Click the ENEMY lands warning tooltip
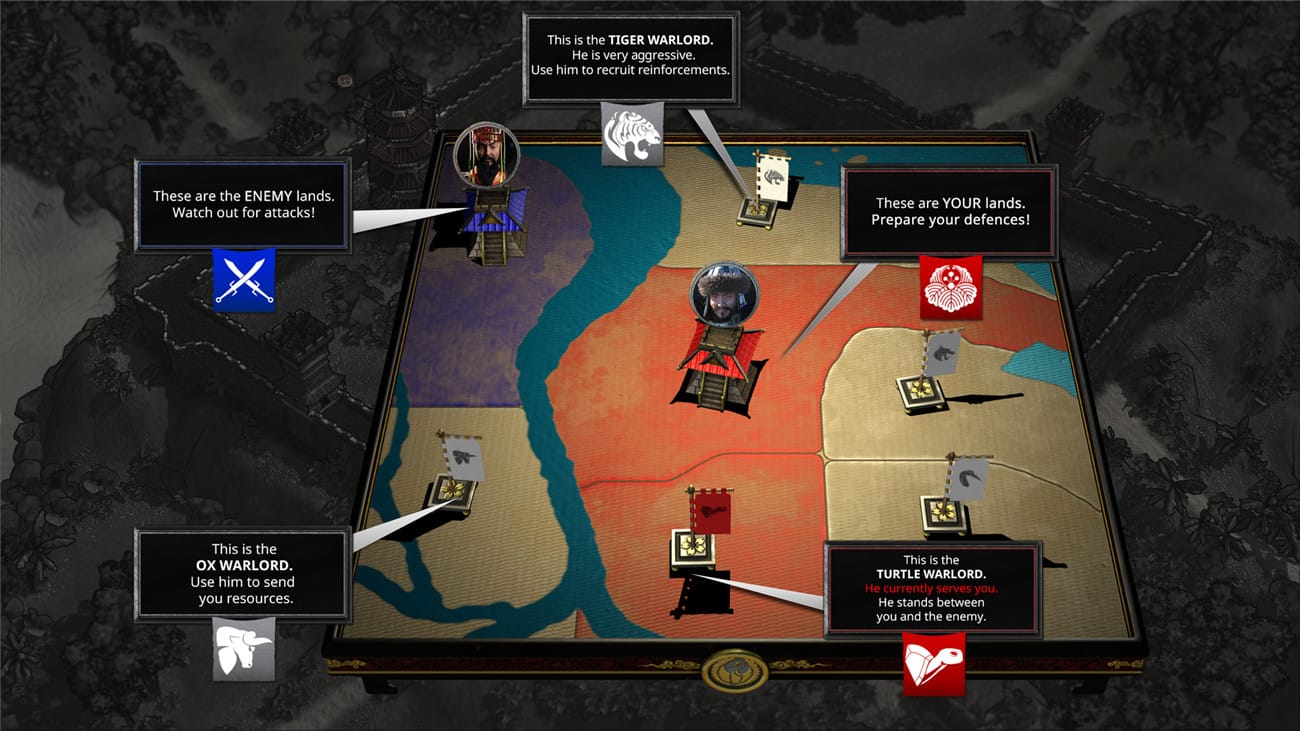 click(x=242, y=204)
